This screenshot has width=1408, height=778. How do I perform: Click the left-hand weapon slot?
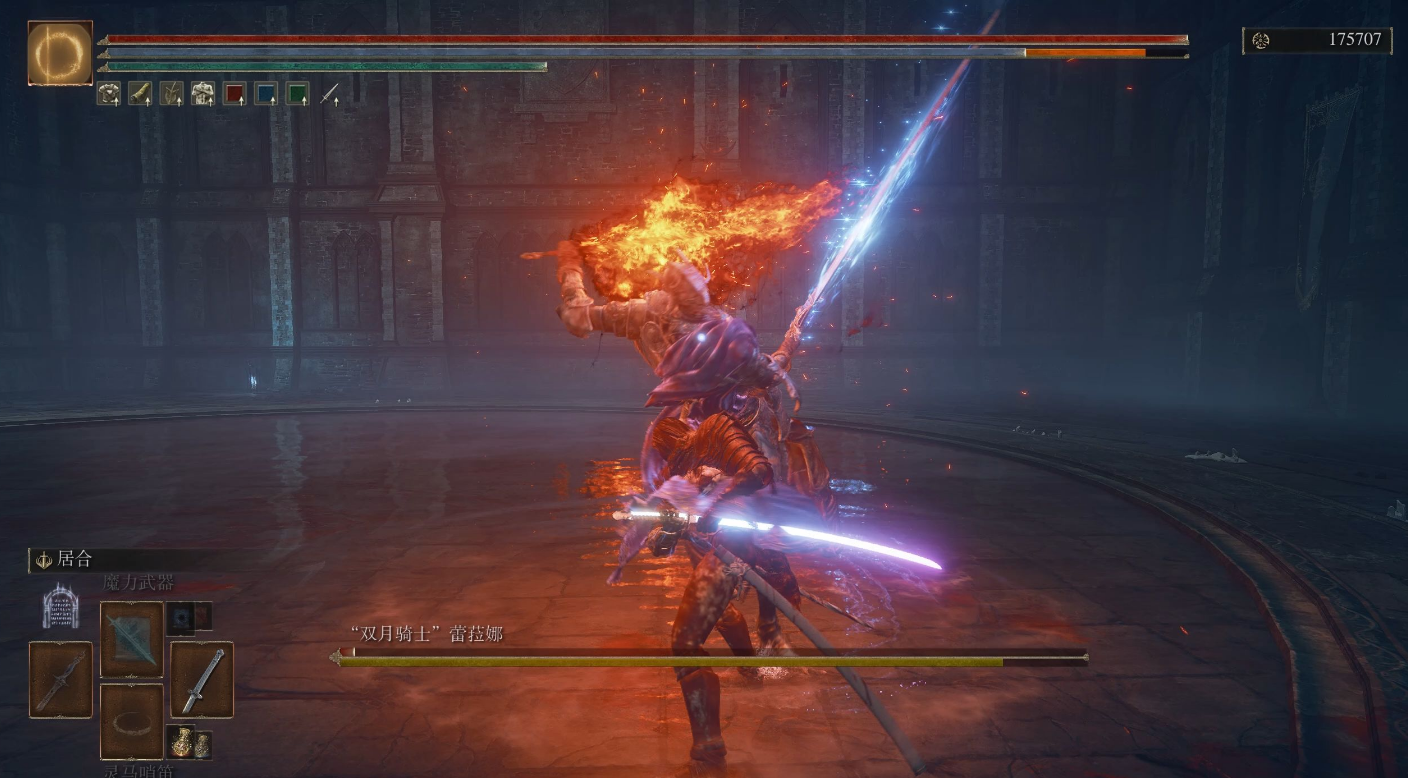point(61,680)
